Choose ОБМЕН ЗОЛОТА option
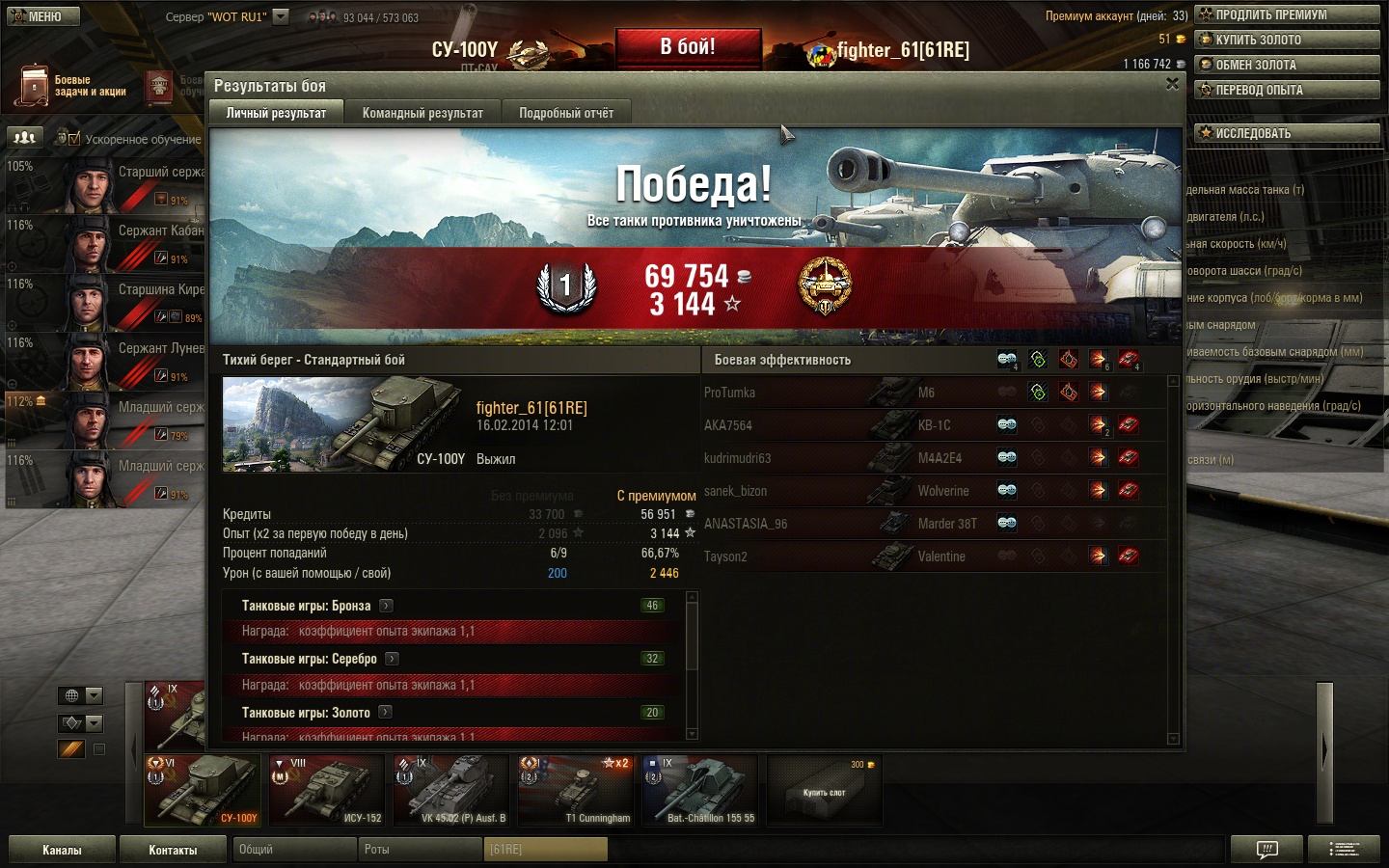This screenshot has height=868, width=1389. coord(1287,65)
